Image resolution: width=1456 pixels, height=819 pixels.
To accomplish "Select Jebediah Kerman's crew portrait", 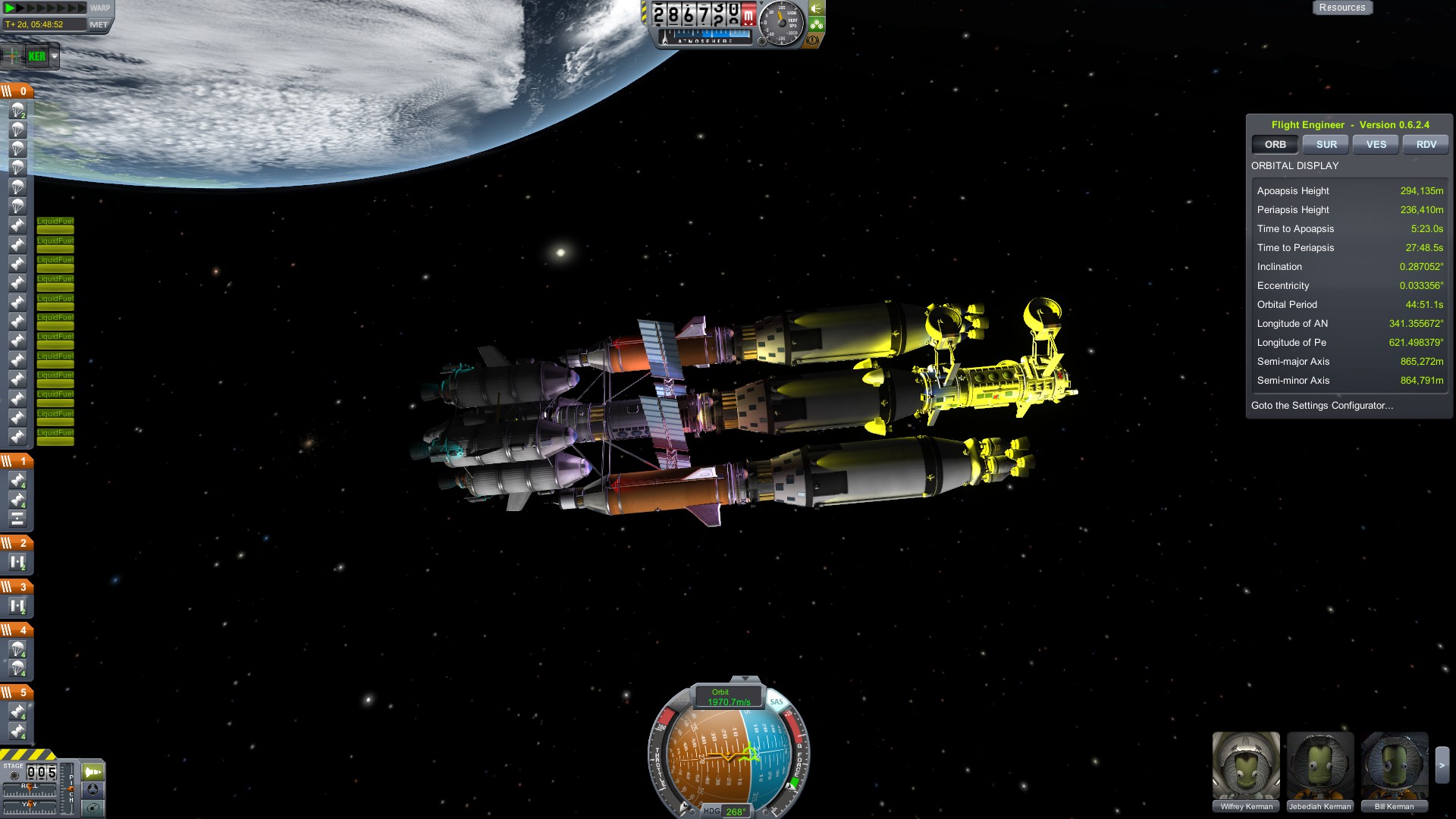I will pos(1320,766).
